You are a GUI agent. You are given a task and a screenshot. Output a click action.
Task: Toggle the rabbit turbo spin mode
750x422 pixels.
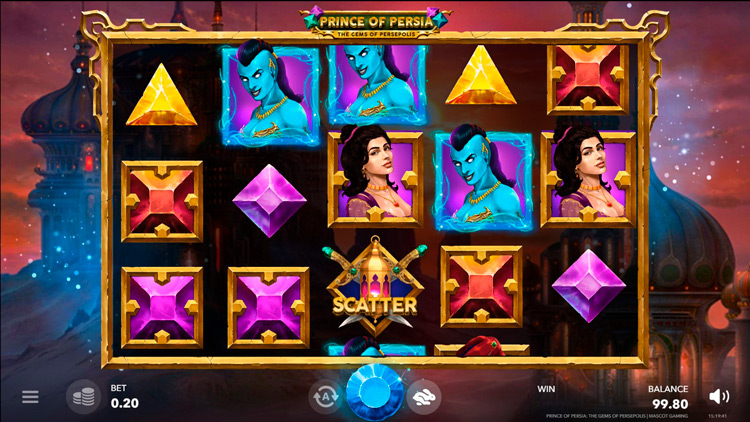click(x=424, y=396)
